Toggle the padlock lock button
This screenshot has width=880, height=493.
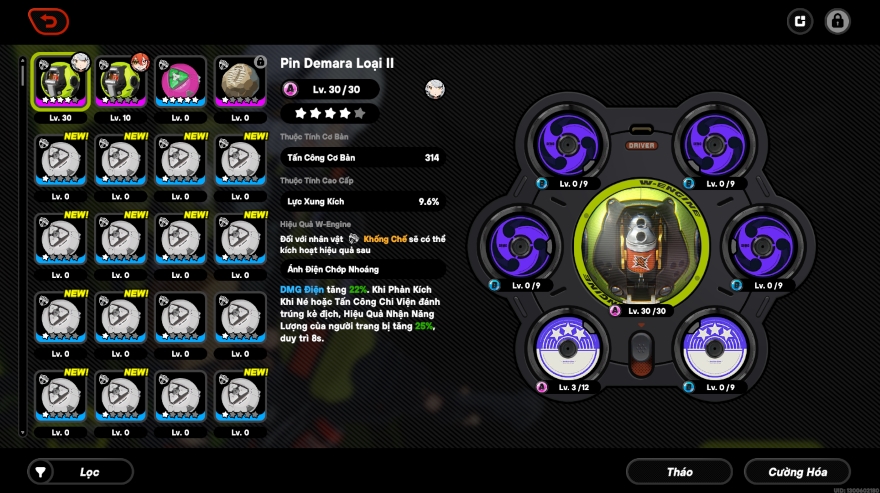click(x=838, y=20)
